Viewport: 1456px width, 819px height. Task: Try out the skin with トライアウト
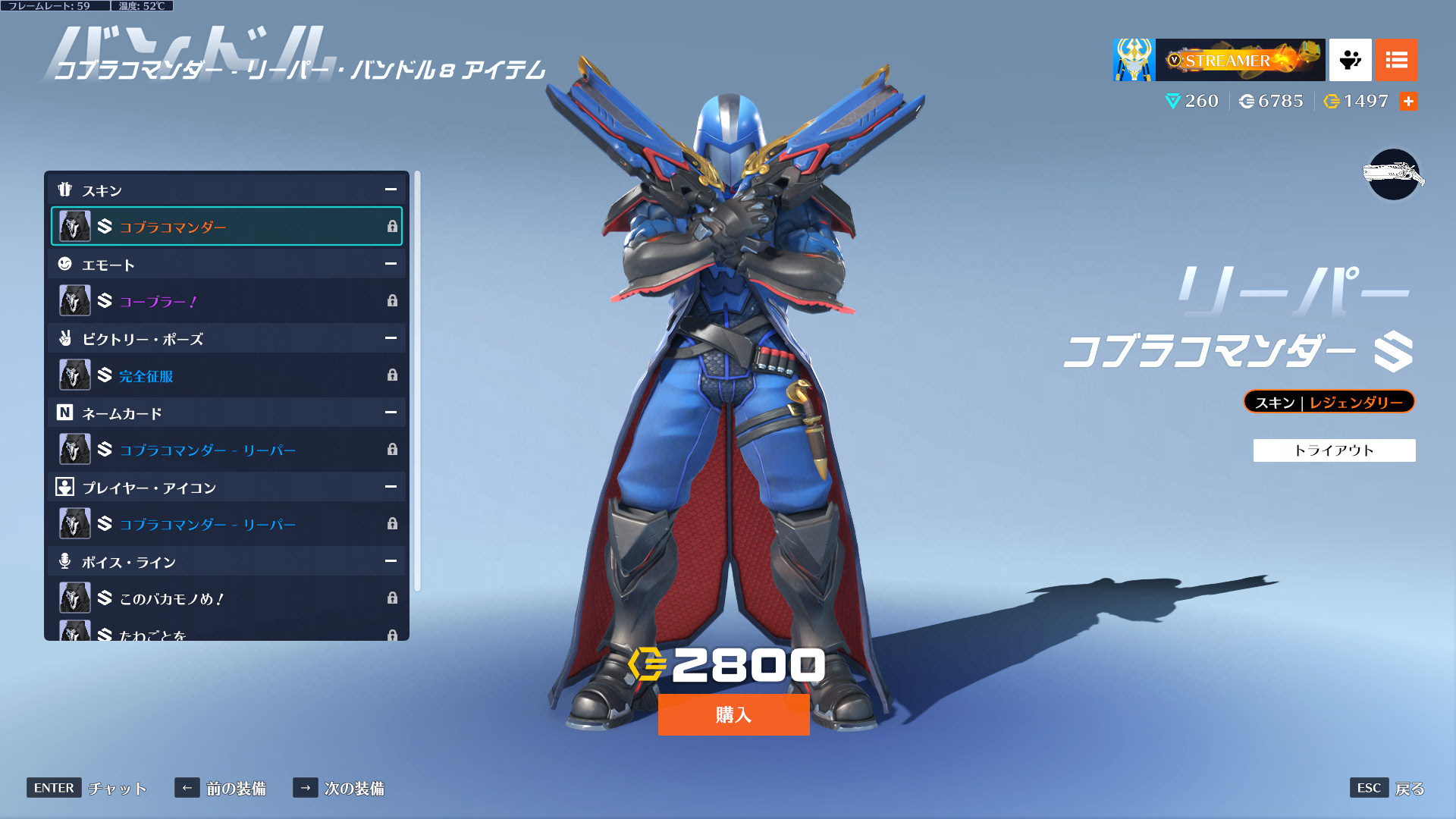(x=1334, y=450)
